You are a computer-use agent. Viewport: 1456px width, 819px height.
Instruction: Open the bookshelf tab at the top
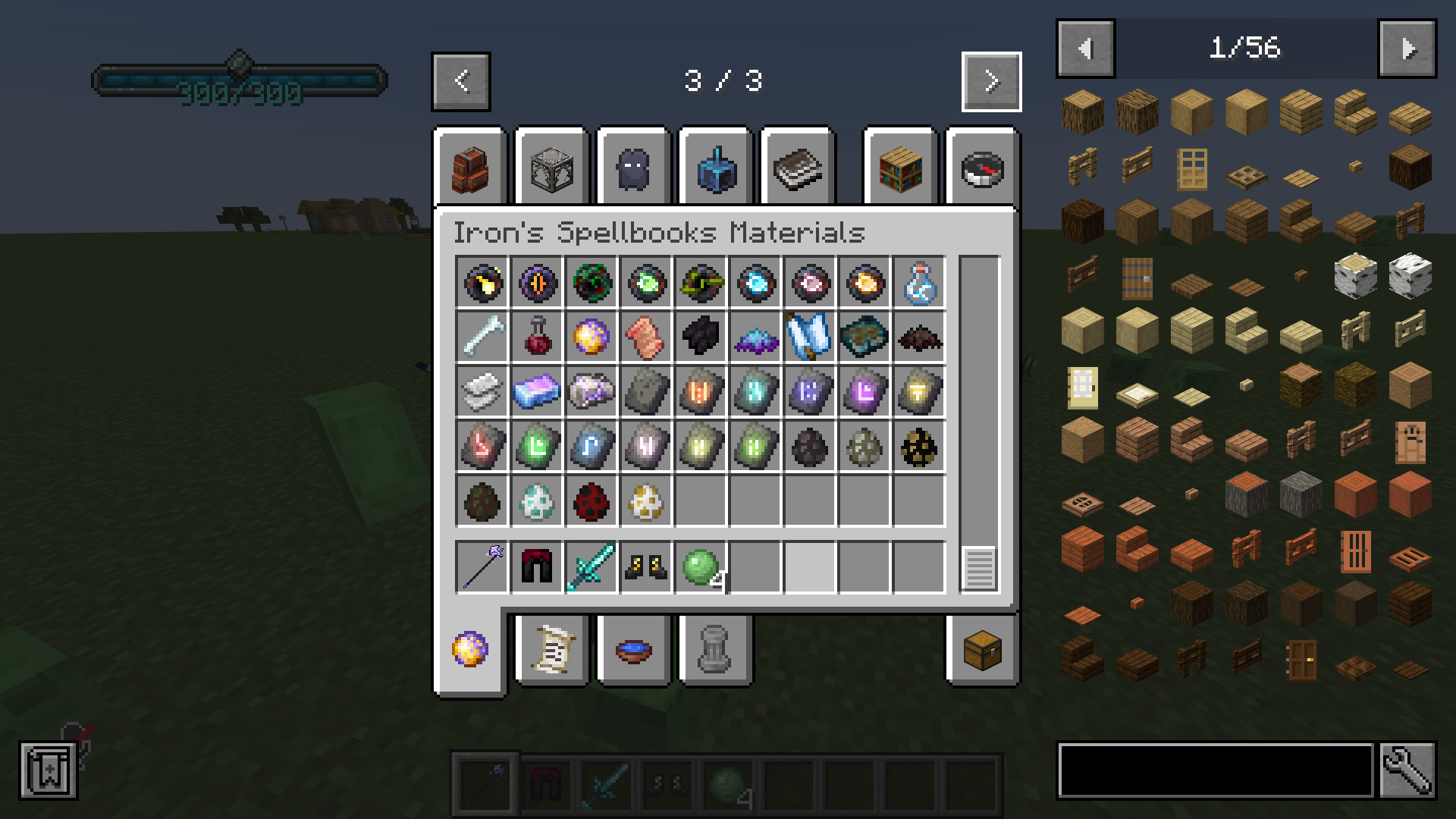click(x=899, y=168)
